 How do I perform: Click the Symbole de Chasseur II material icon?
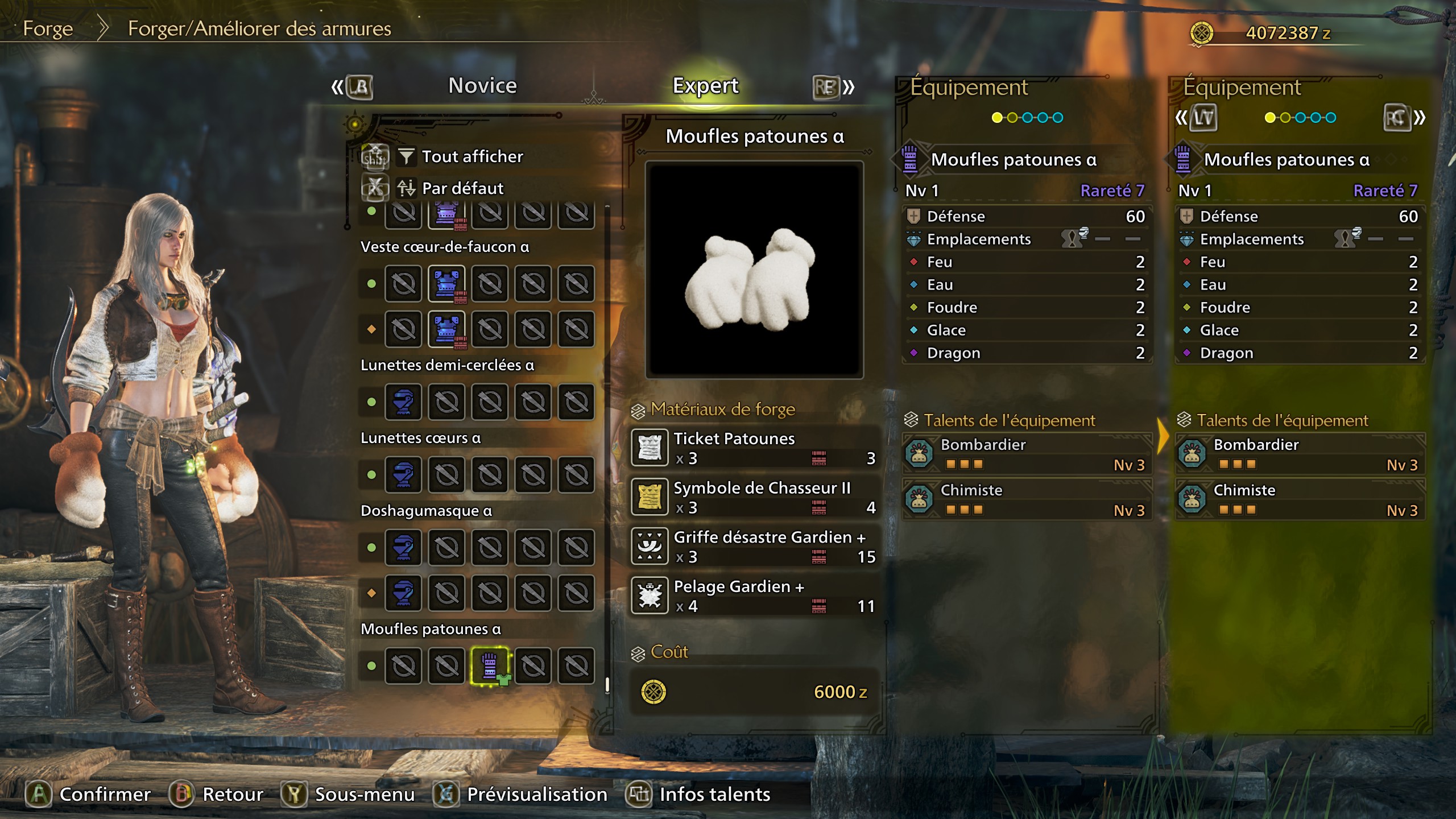[651, 497]
